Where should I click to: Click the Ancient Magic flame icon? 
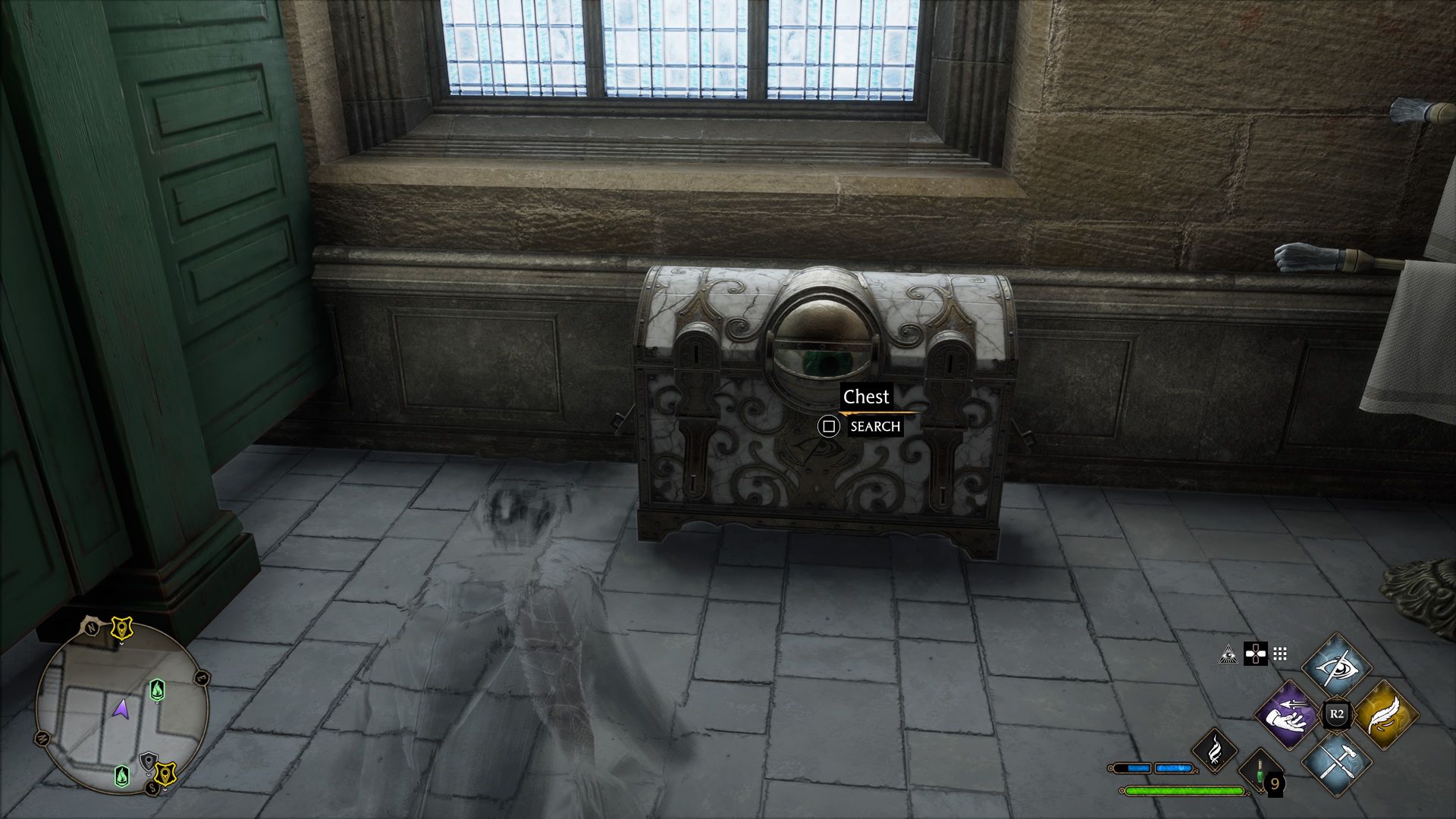1215,752
